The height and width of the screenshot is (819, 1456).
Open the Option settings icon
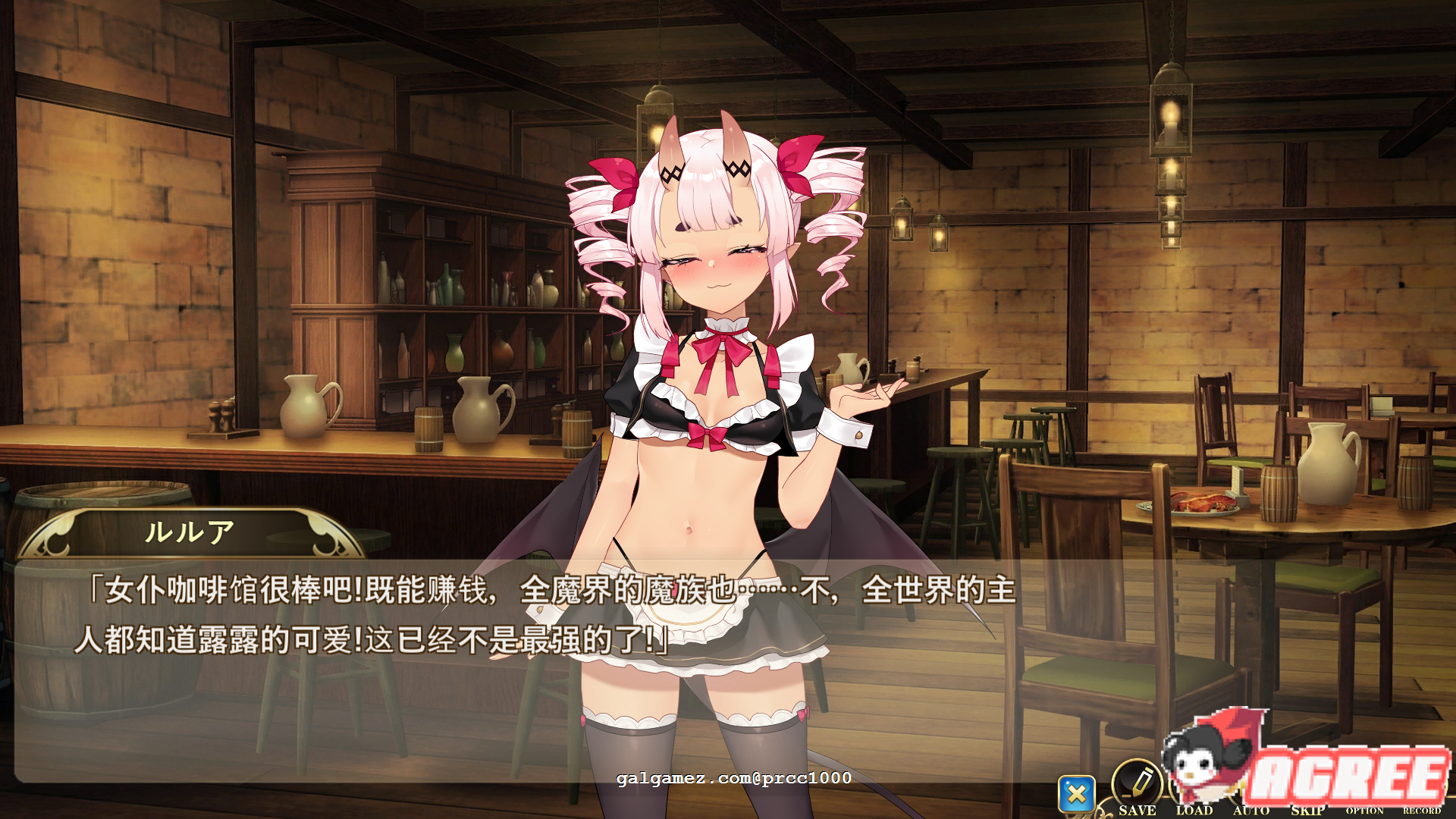coord(1366,781)
